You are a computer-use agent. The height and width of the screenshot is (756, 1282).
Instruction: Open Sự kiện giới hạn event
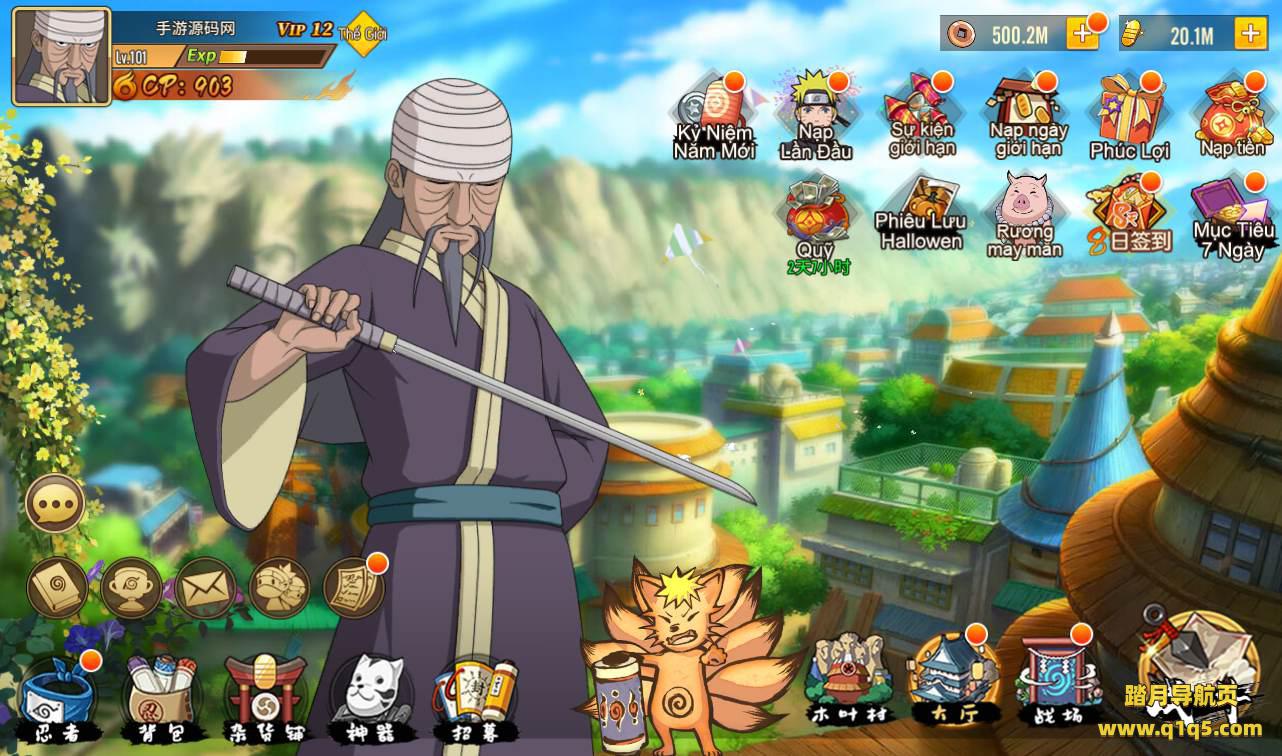922,114
